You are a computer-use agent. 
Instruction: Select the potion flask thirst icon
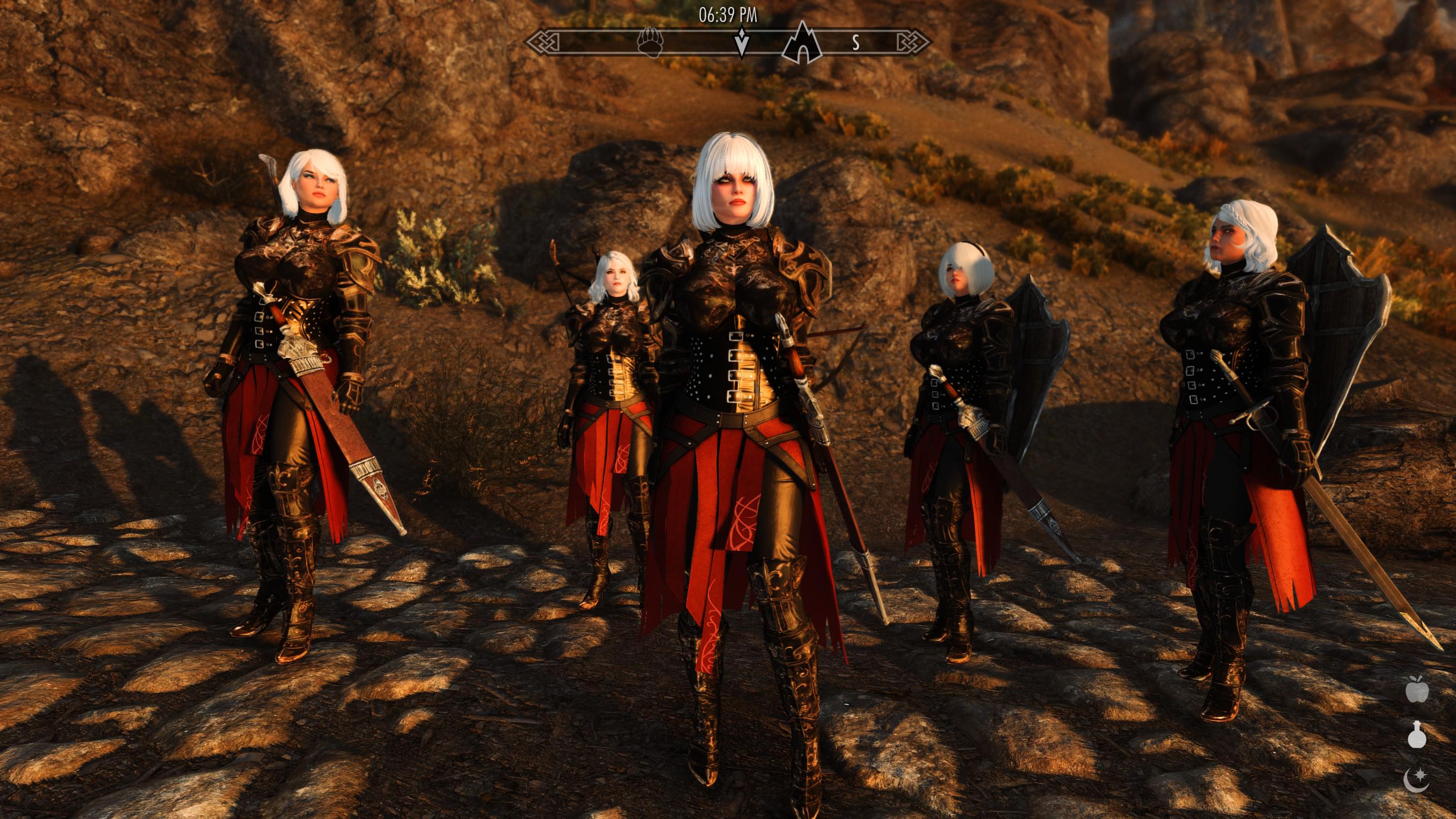pos(1417,735)
